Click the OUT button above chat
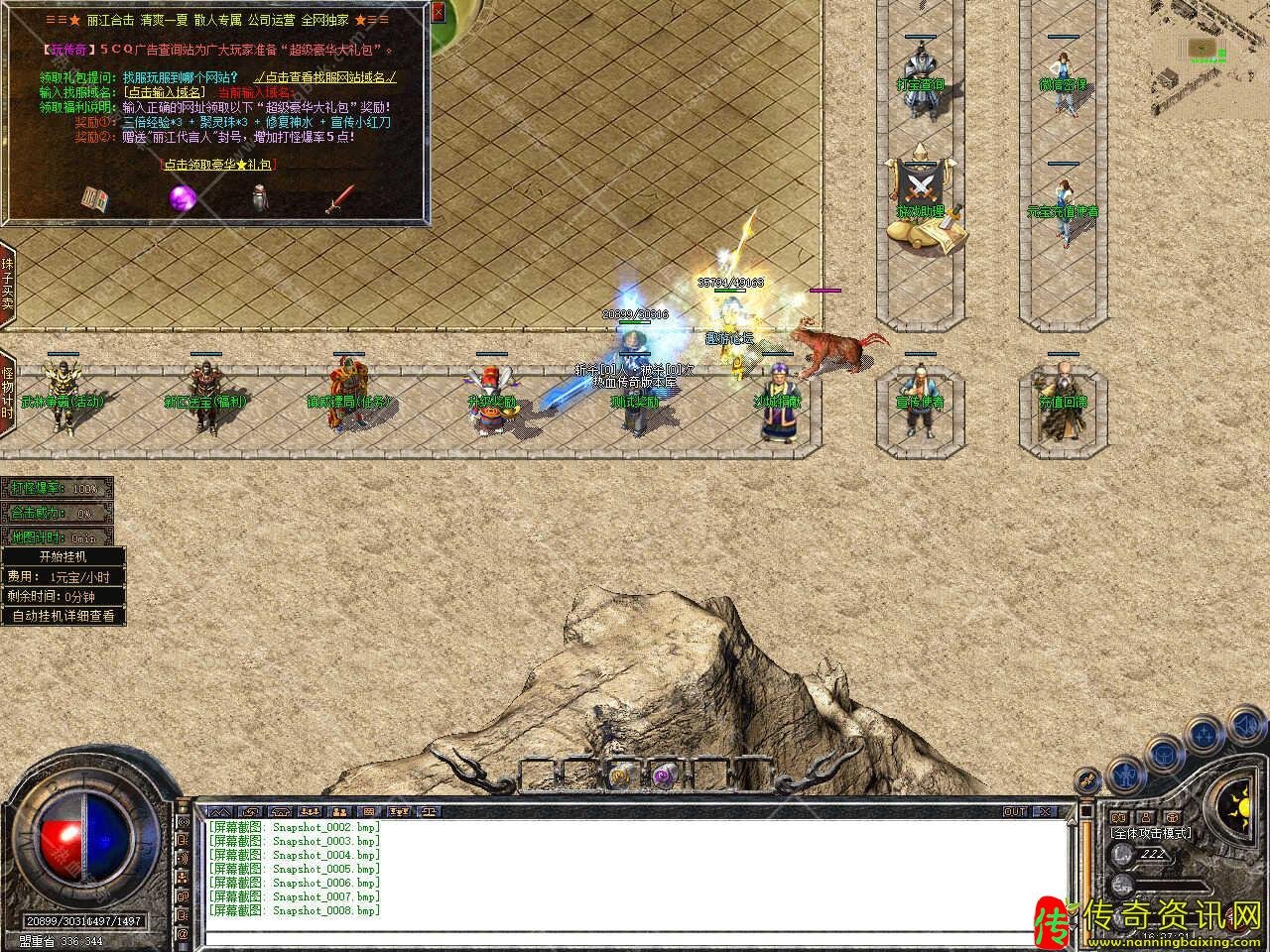This screenshot has width=1270, height=952. click(1015, 812)
